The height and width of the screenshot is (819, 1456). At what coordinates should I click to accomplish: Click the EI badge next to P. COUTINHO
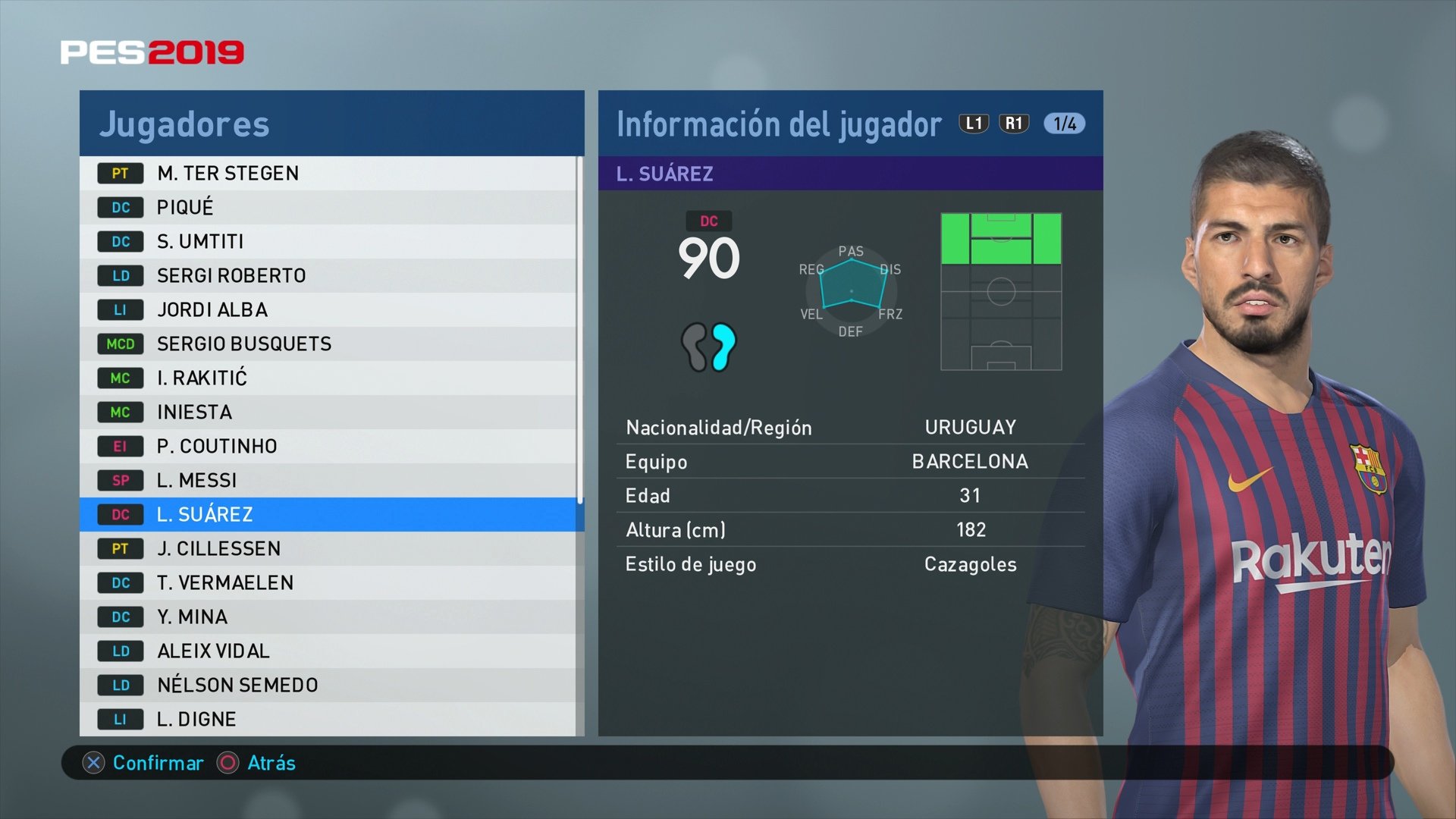click(121, 446)
